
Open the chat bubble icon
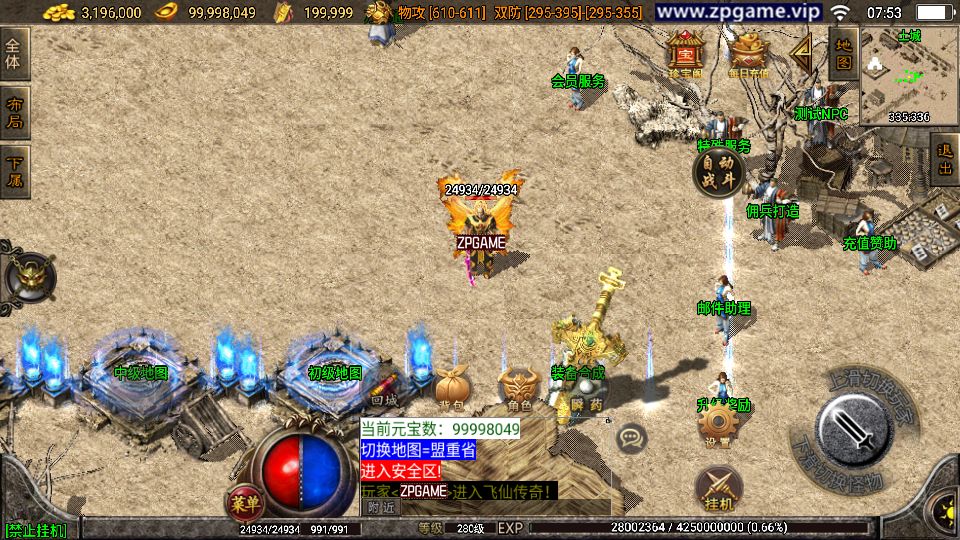pos(631,438)
